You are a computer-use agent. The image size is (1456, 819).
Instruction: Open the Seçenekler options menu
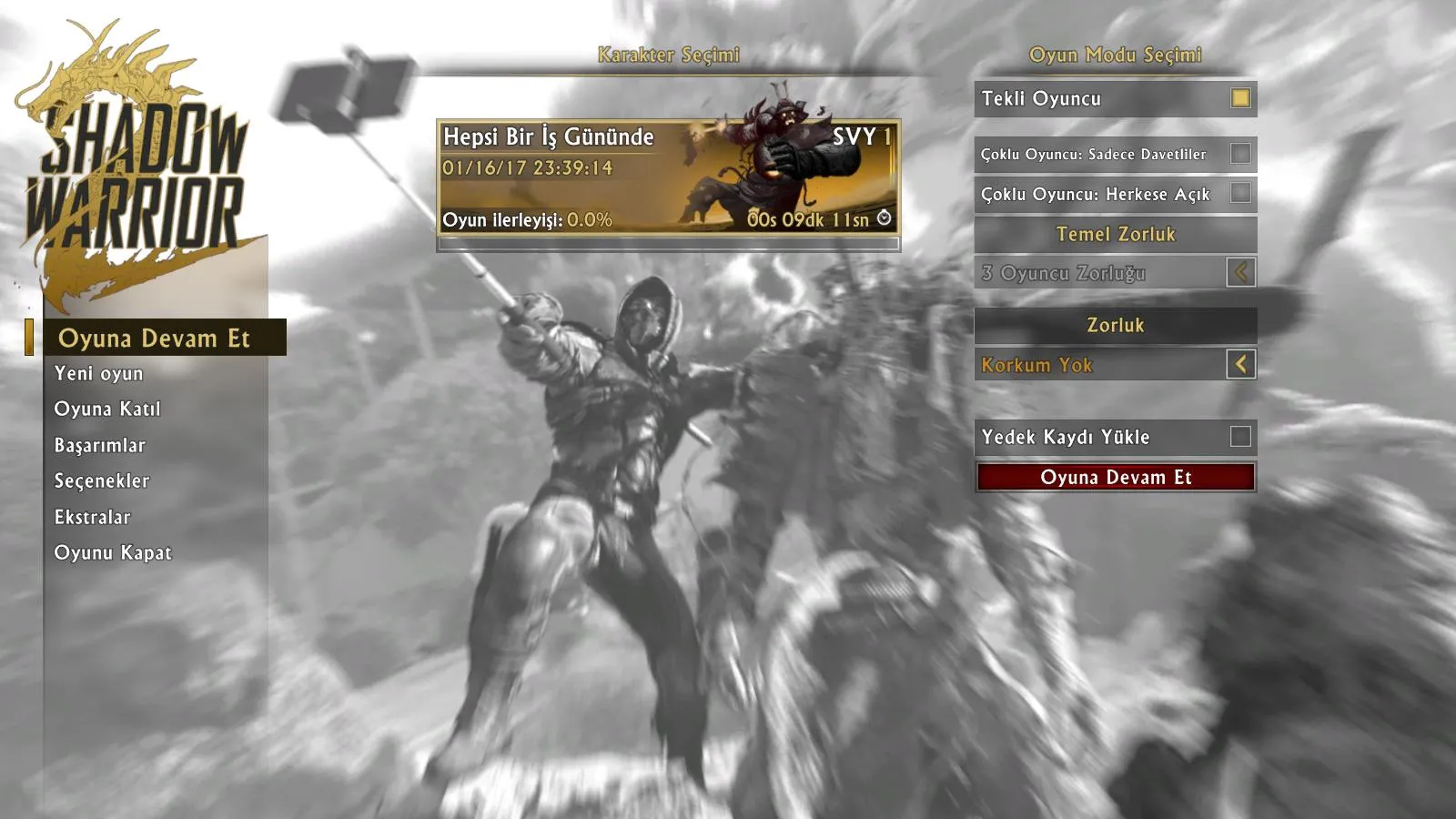coord(102,481)
